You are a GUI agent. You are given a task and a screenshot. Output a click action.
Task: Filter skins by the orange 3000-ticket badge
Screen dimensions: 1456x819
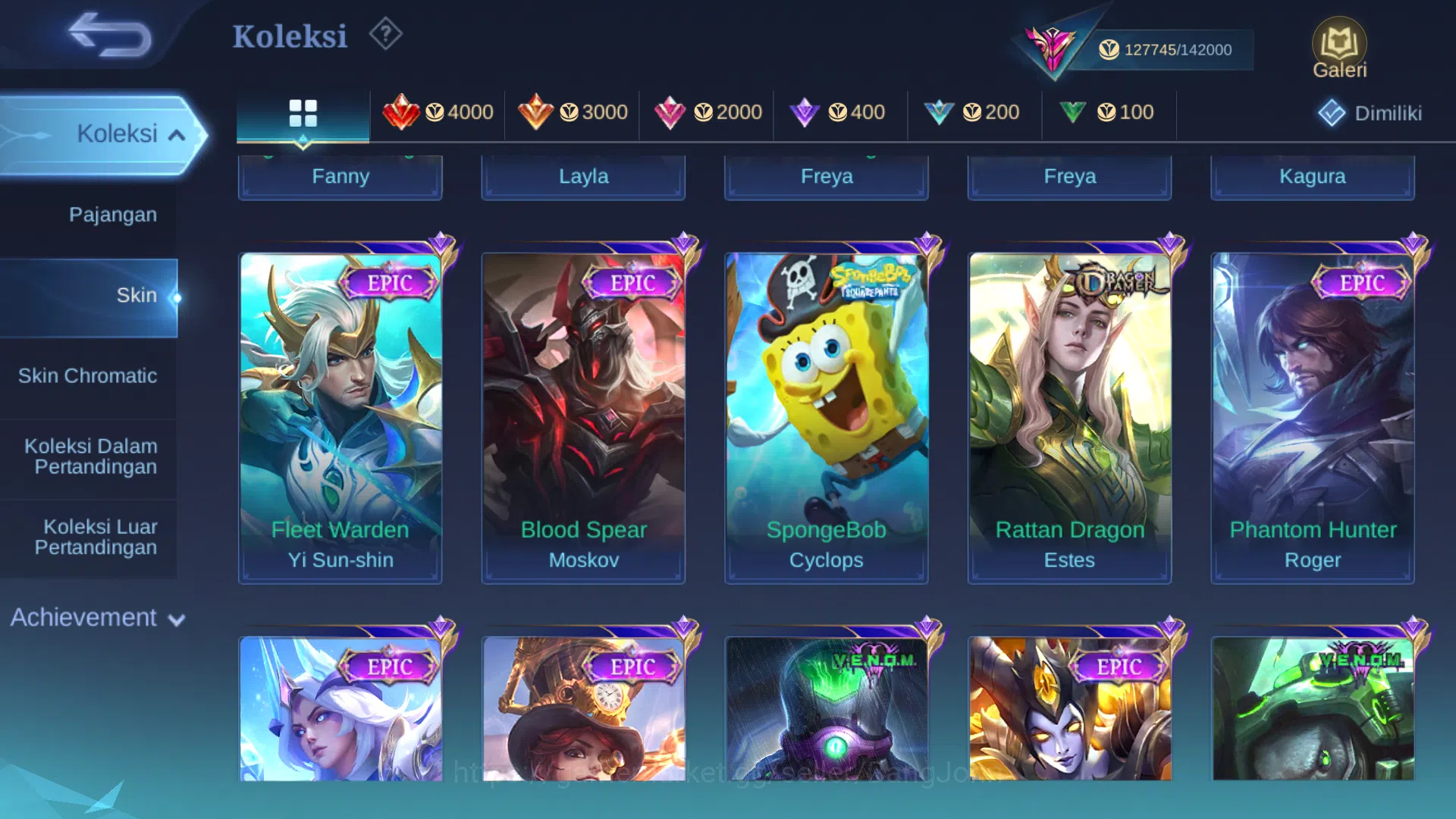coord(573,112)
